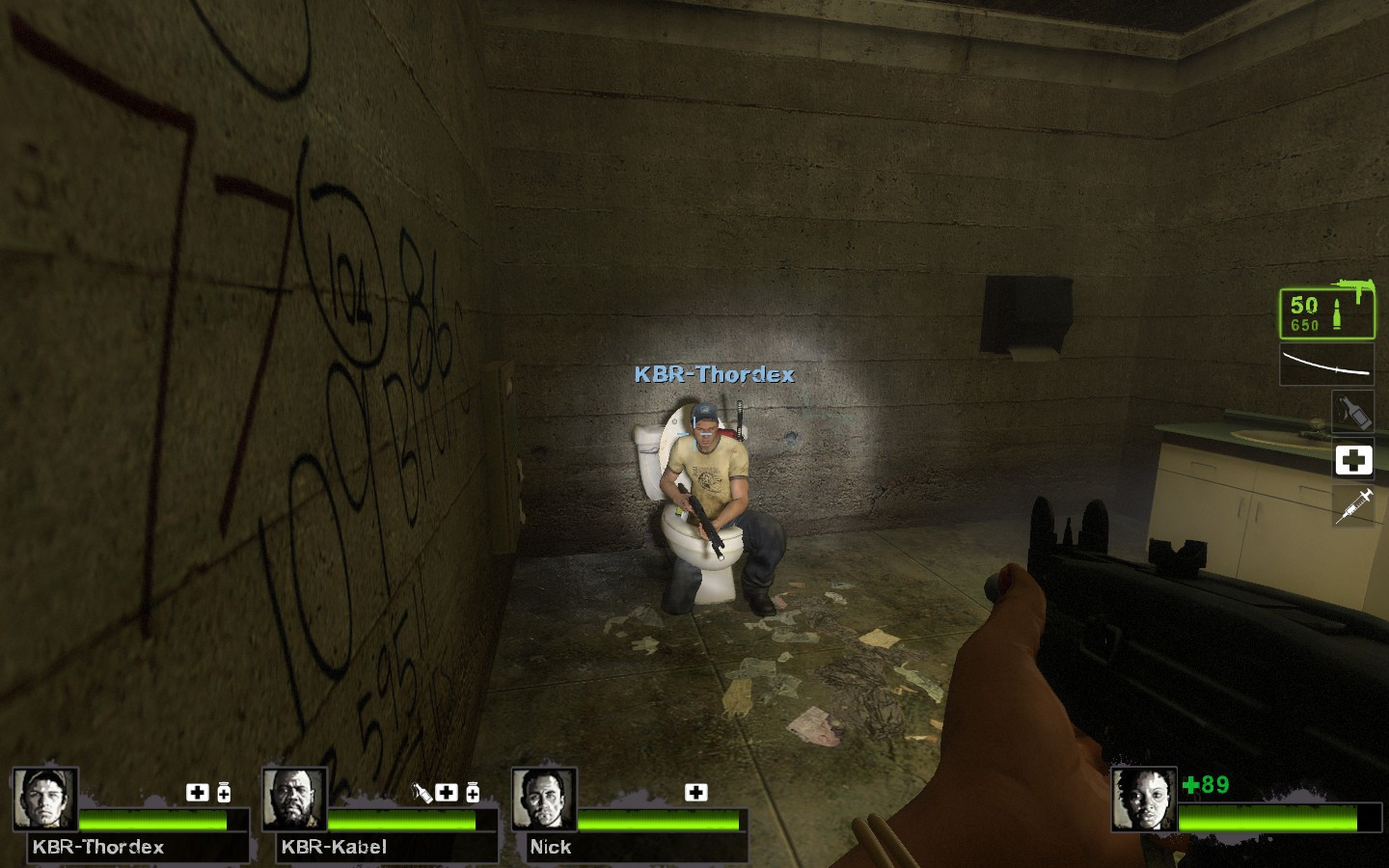Click Nick's teammate portrait

544,799
